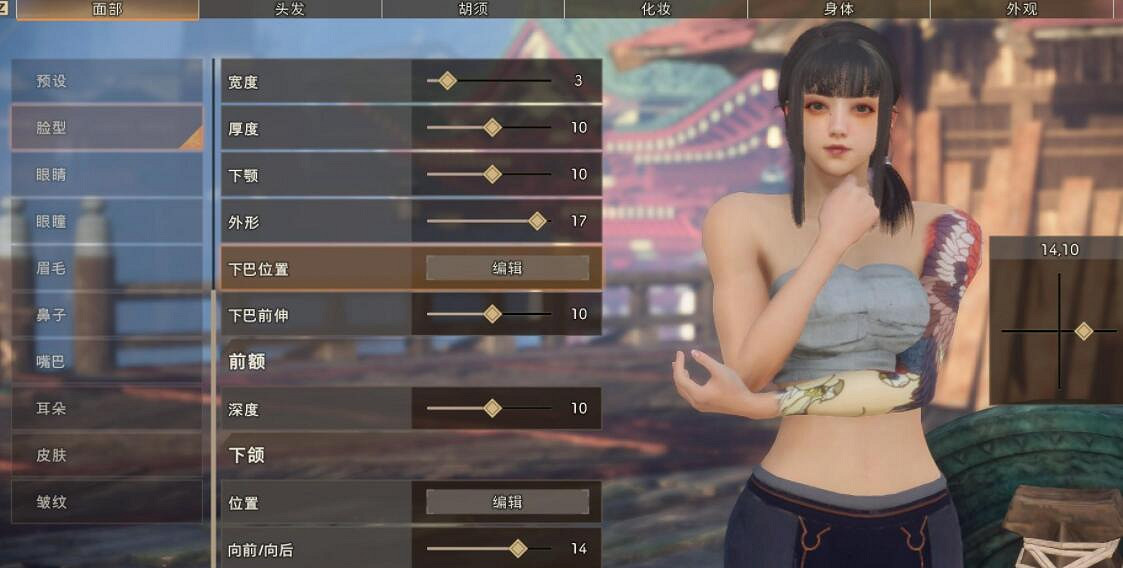
Task: Click inside the chin position crosshair pad
Action: (x=1059, y=331)
